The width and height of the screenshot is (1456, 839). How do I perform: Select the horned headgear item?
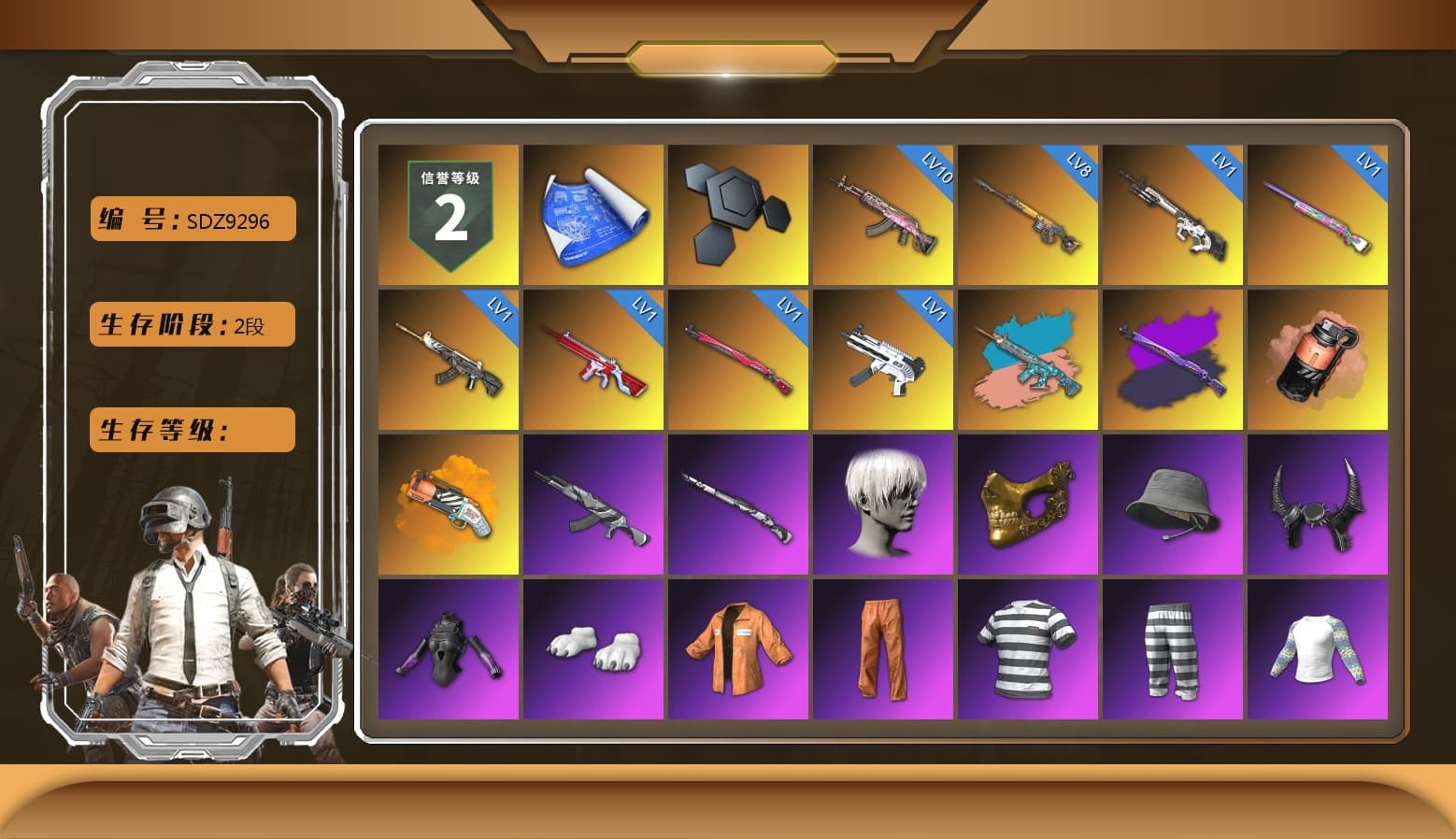pos(1319,505)
